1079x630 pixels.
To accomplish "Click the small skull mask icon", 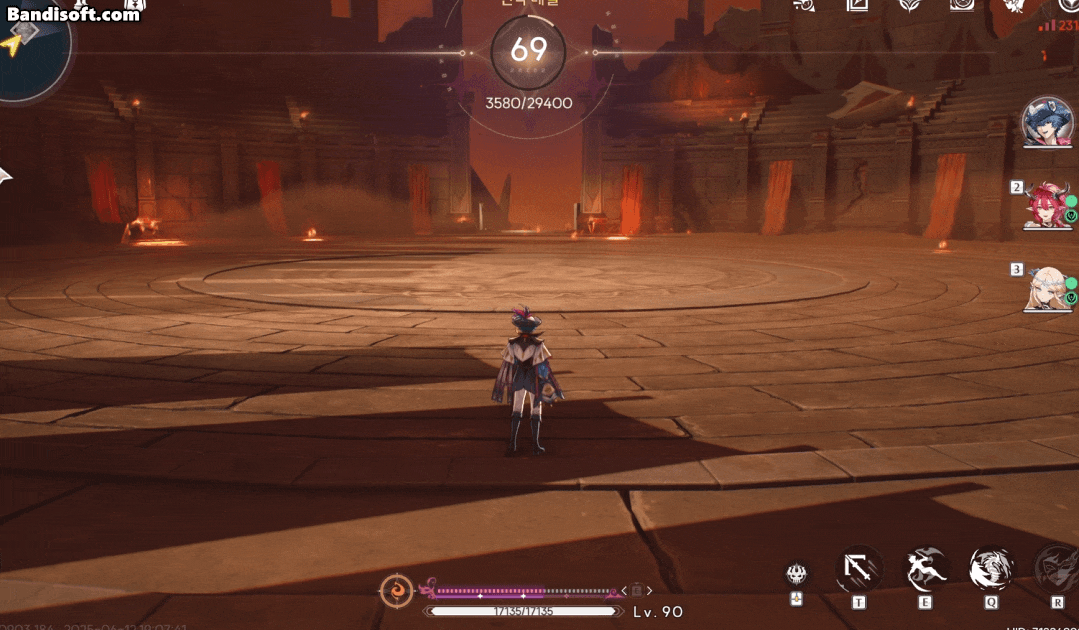I will click(797, 573).
